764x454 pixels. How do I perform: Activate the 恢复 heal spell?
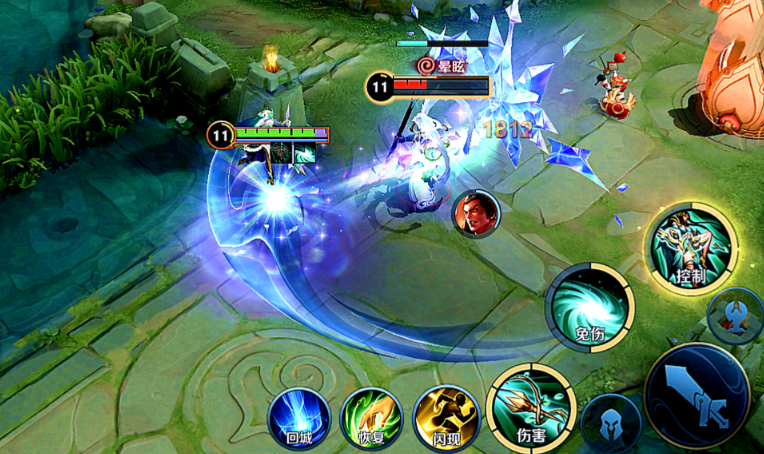tap(371, 416)
